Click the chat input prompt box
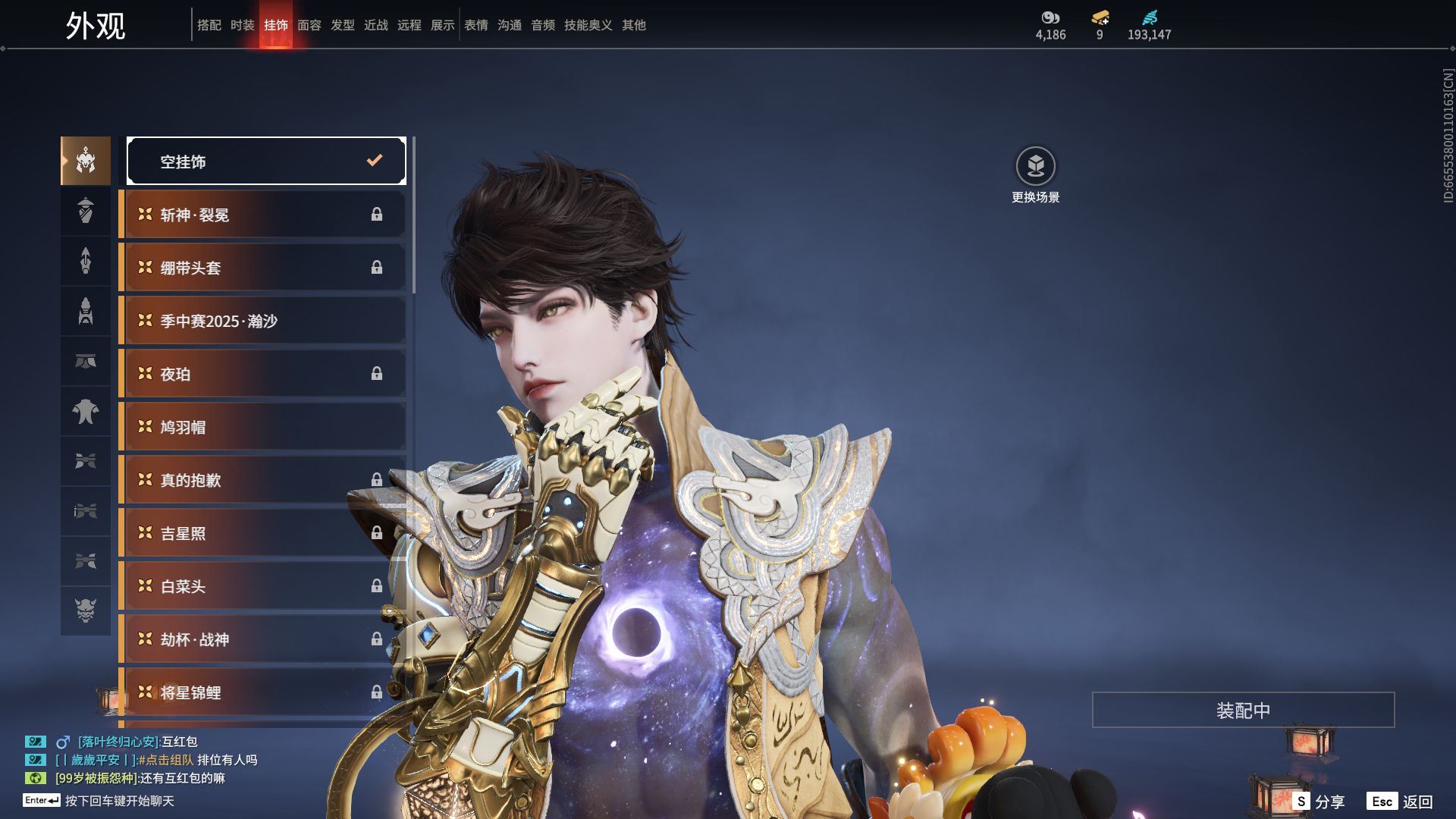1456x819 pixels. [x=119, y=801]
